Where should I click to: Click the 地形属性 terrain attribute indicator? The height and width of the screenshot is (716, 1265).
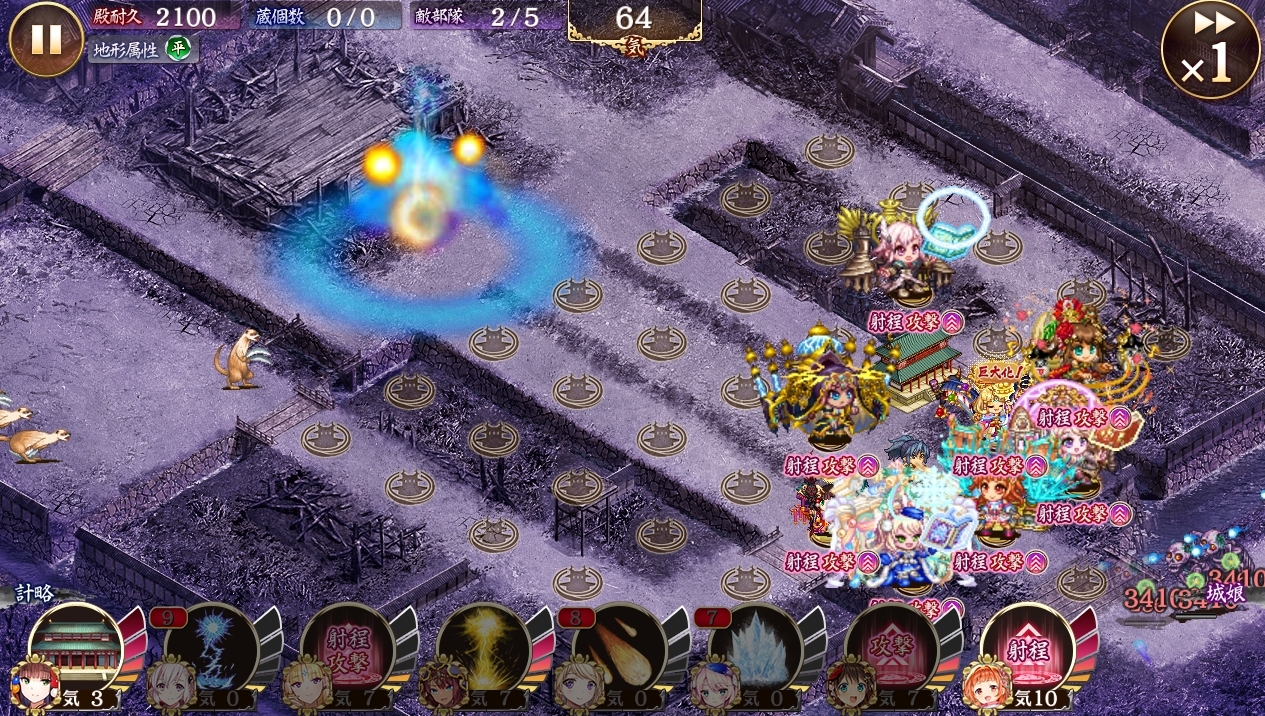[142, 48]
